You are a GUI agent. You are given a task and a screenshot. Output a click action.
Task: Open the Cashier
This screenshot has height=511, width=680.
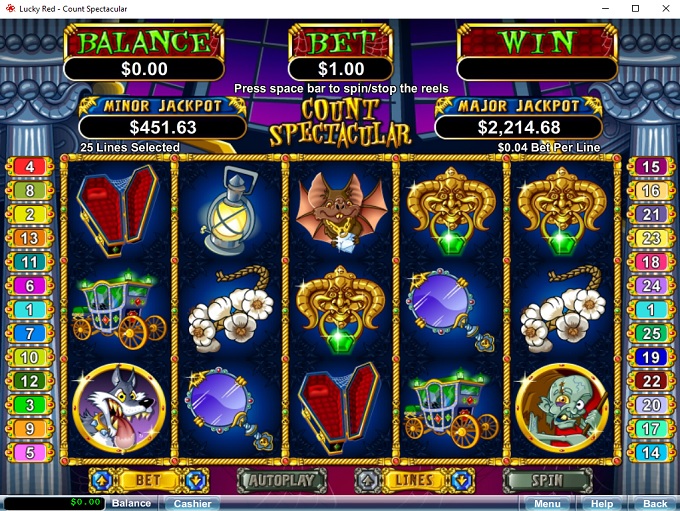pos(192,503)
